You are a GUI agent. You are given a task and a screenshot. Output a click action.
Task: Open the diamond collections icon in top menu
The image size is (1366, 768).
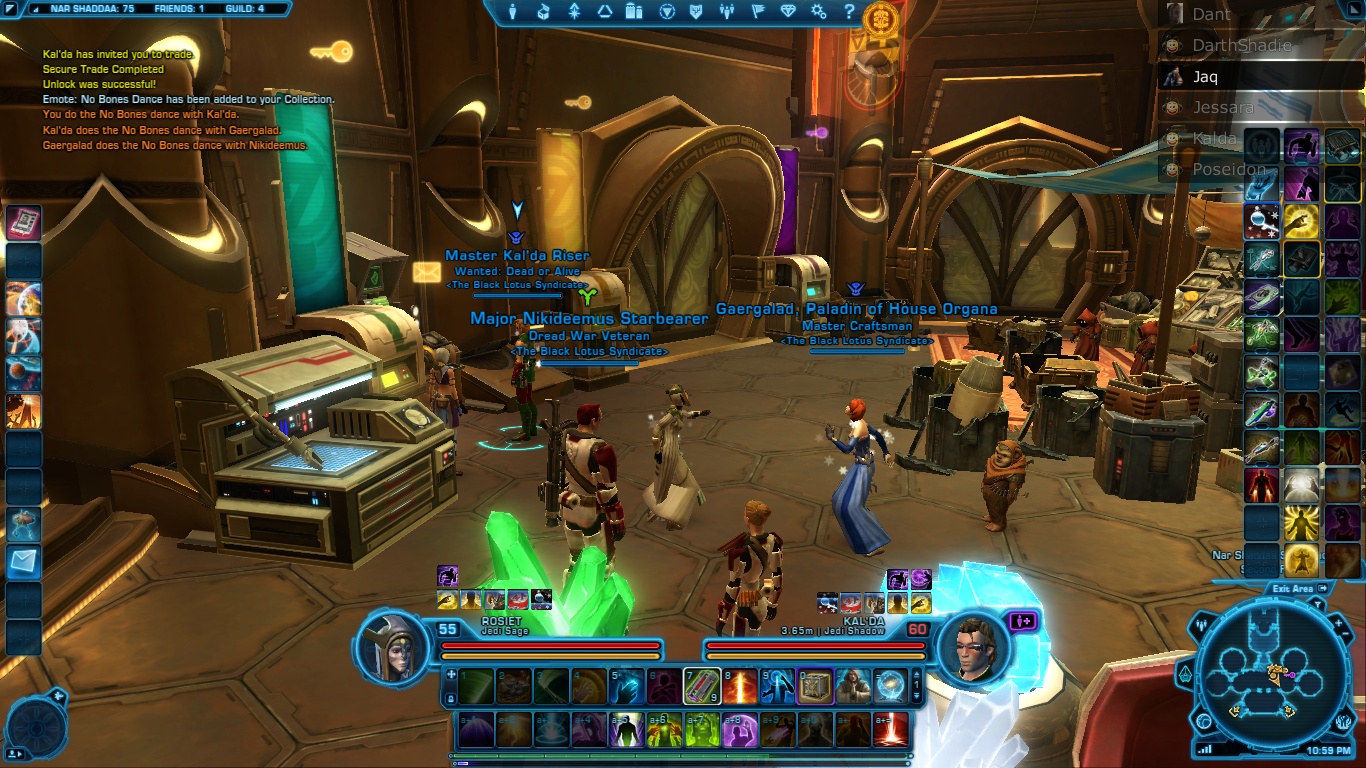click(788, 12)
